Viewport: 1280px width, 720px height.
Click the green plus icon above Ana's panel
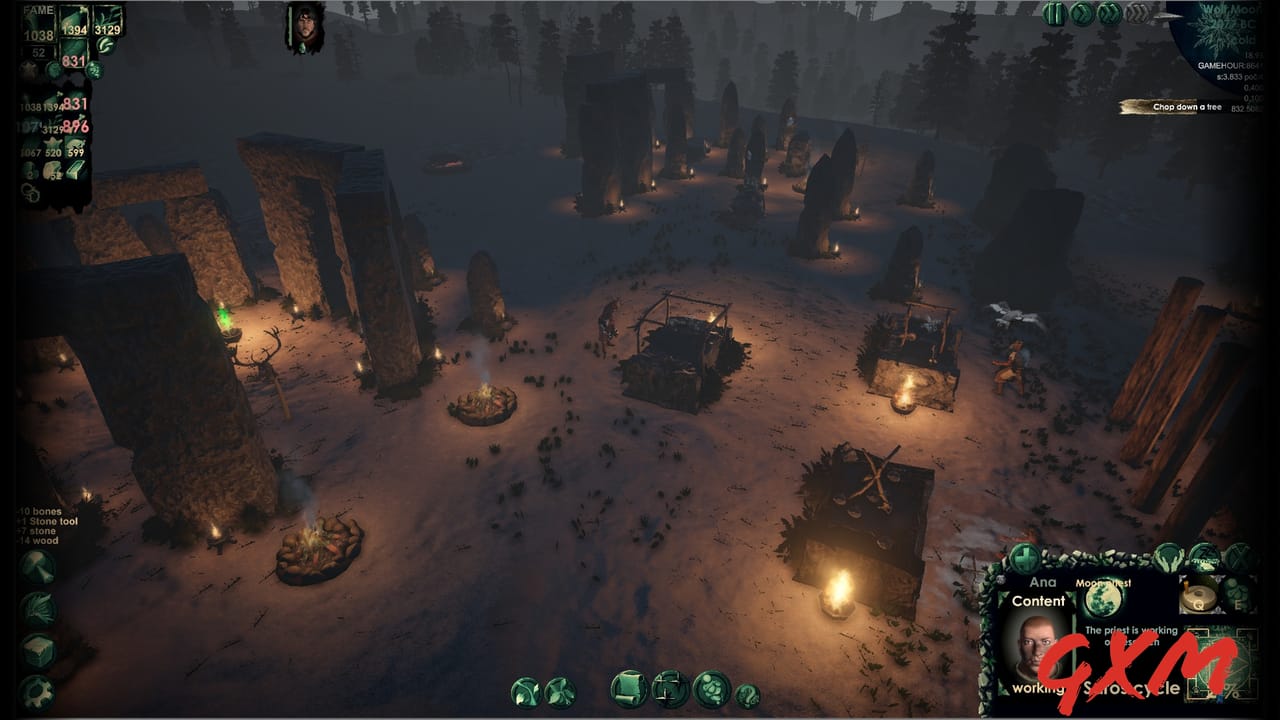pyautogui.click(x=1026, y=556)
